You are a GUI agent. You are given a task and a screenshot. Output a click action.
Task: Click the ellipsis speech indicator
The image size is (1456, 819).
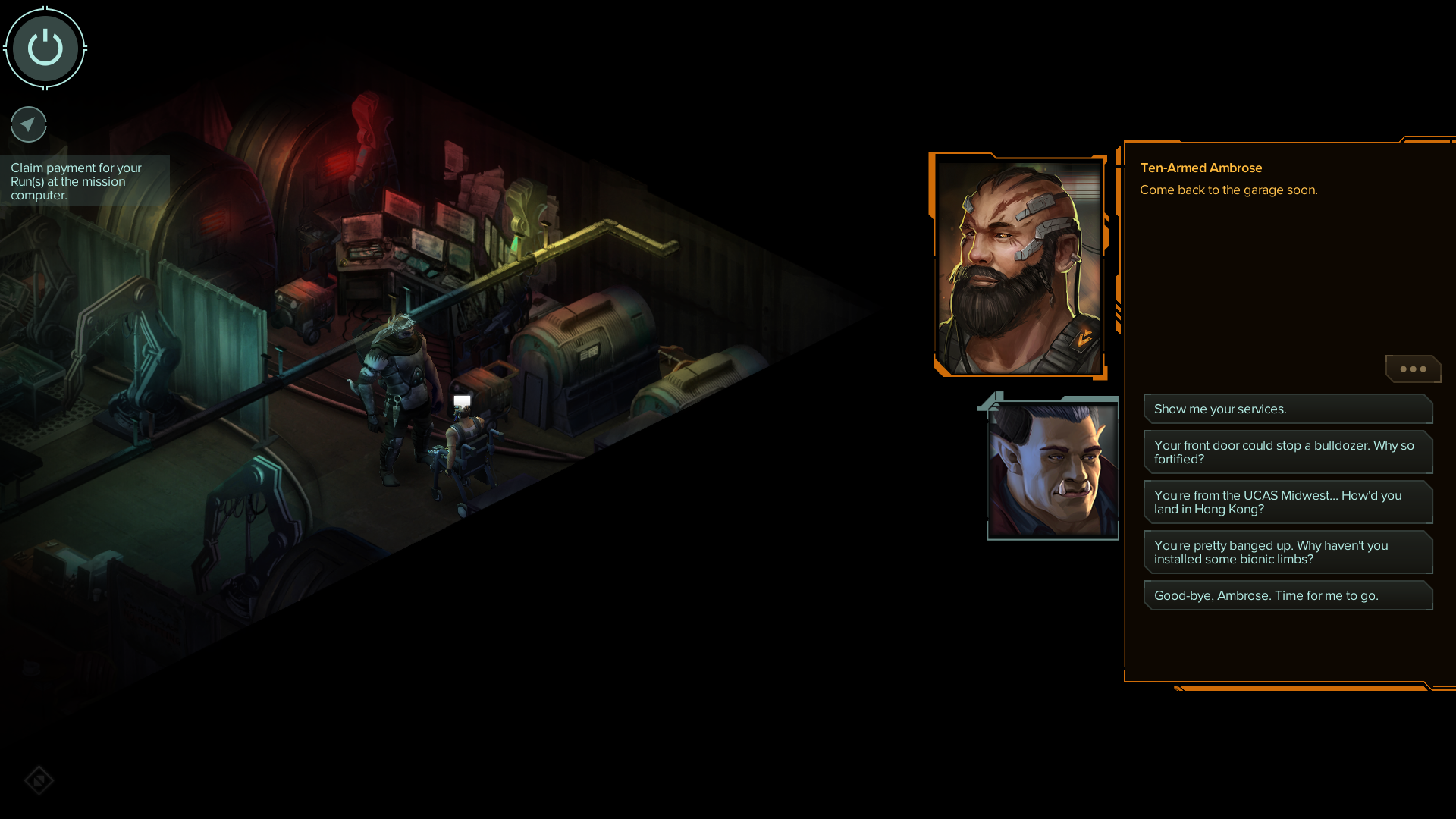pyautogui.click(x=1413, y=369)
